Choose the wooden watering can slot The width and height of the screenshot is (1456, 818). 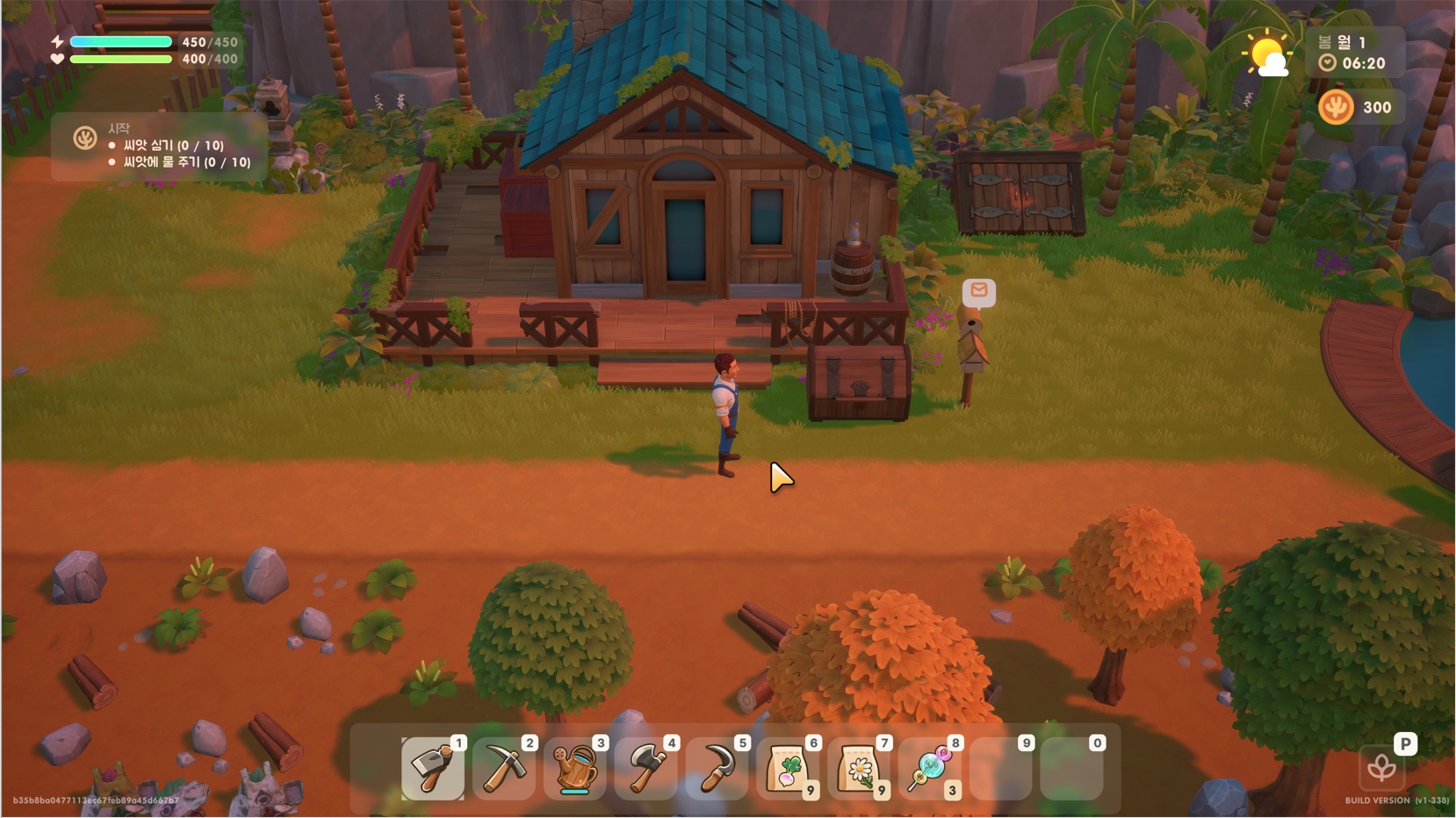click(x=575, y=769)
